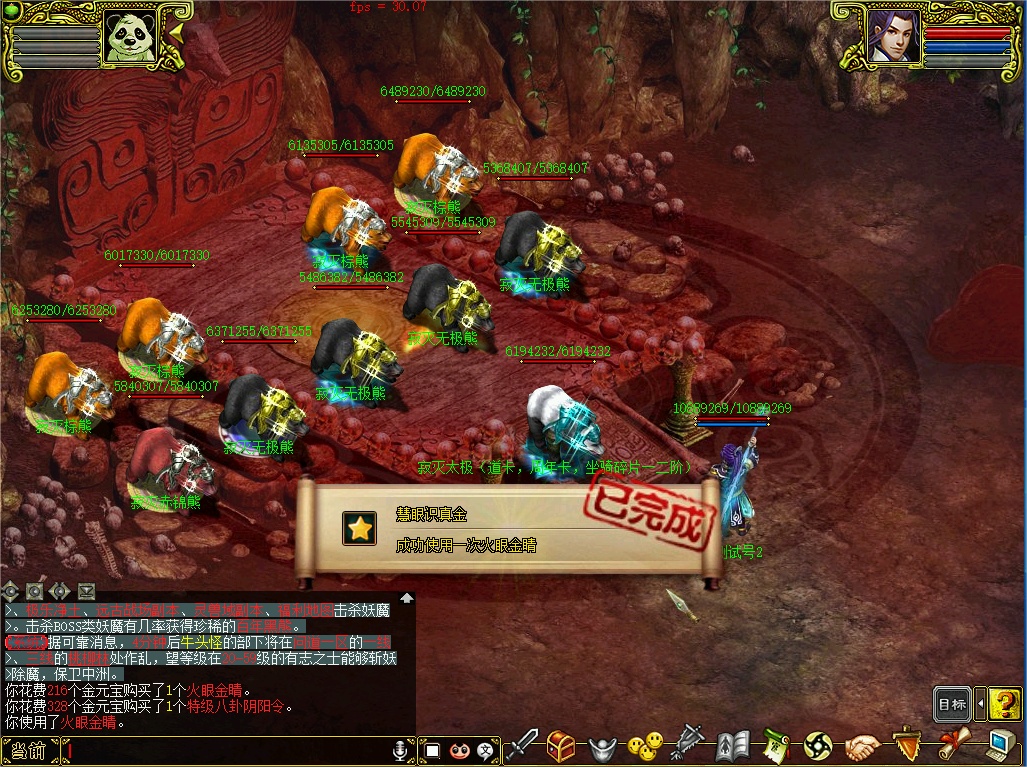The image size is (1027, 767).
Task: Open the yellow smiley faces social icon
Action: [645, 746]
